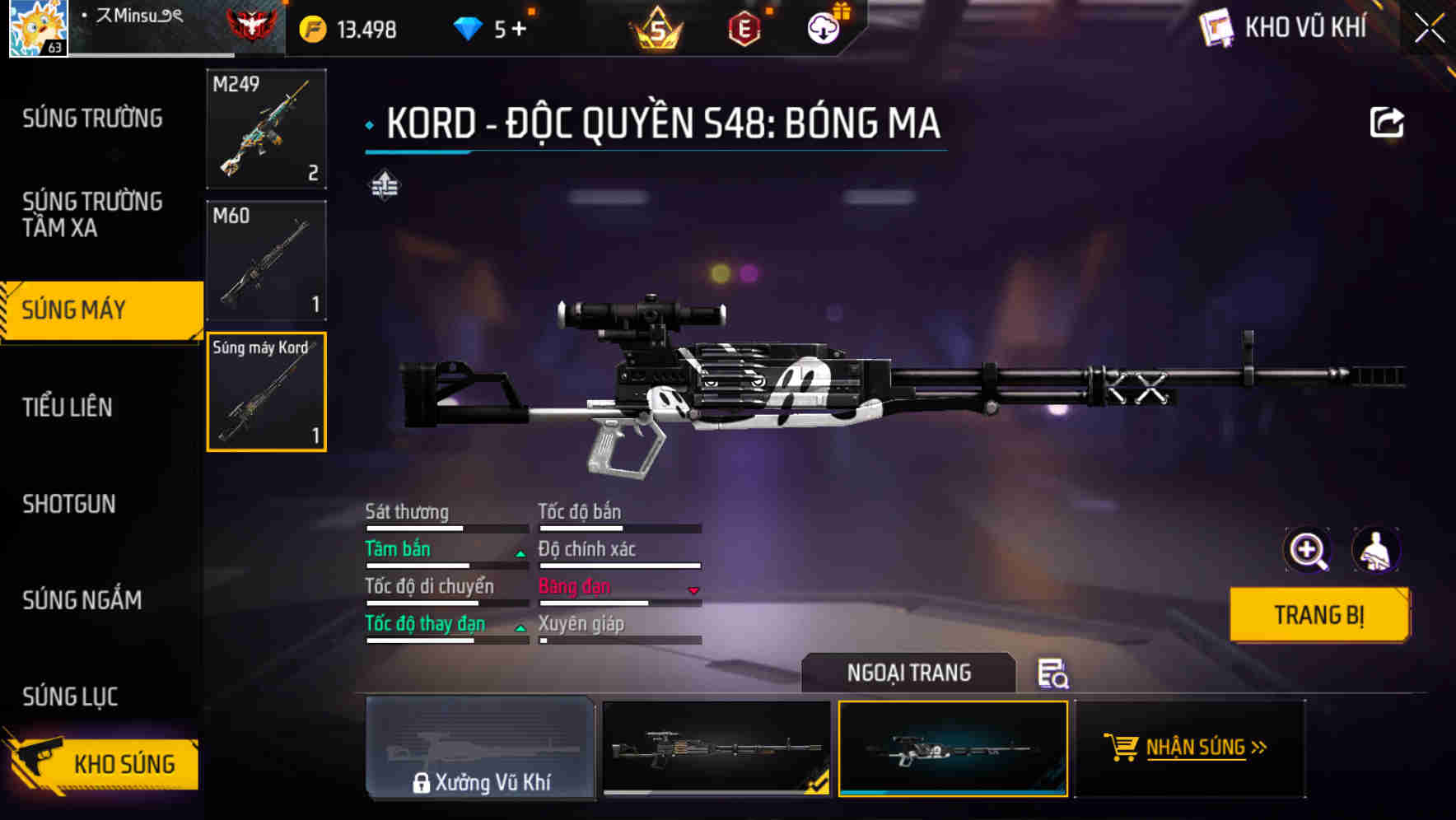This screenshot has height=820, width=1456.
Task: Click the green arrow next to Tầm bắn
Action: 520,552
